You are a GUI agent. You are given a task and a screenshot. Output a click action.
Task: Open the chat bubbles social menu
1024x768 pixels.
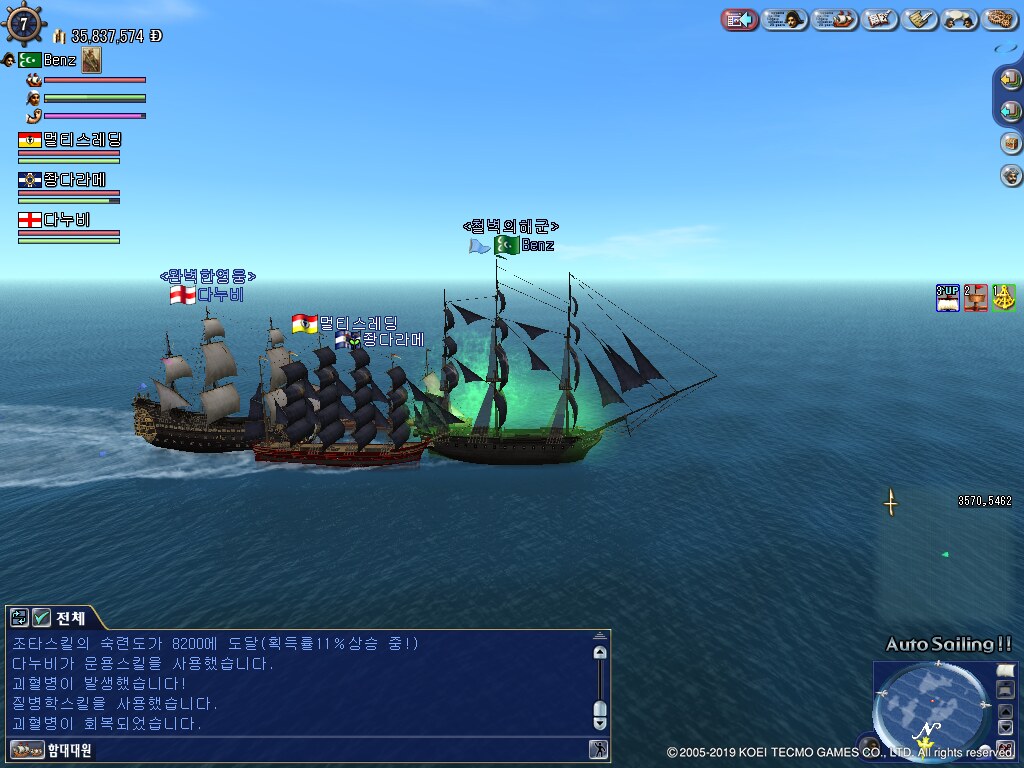pyautogui.click(x=959, y=19)
